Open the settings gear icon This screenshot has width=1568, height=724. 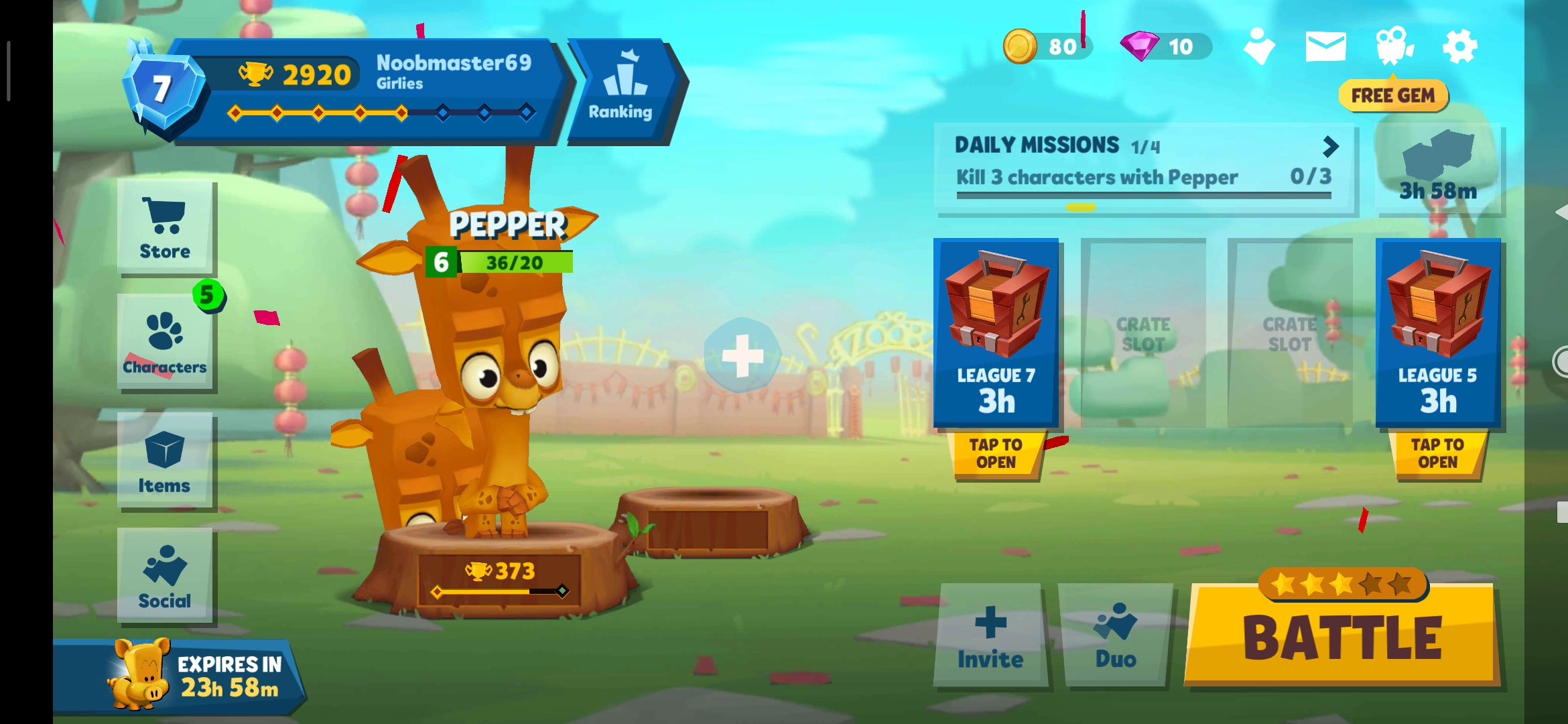tap(1459, 46)
